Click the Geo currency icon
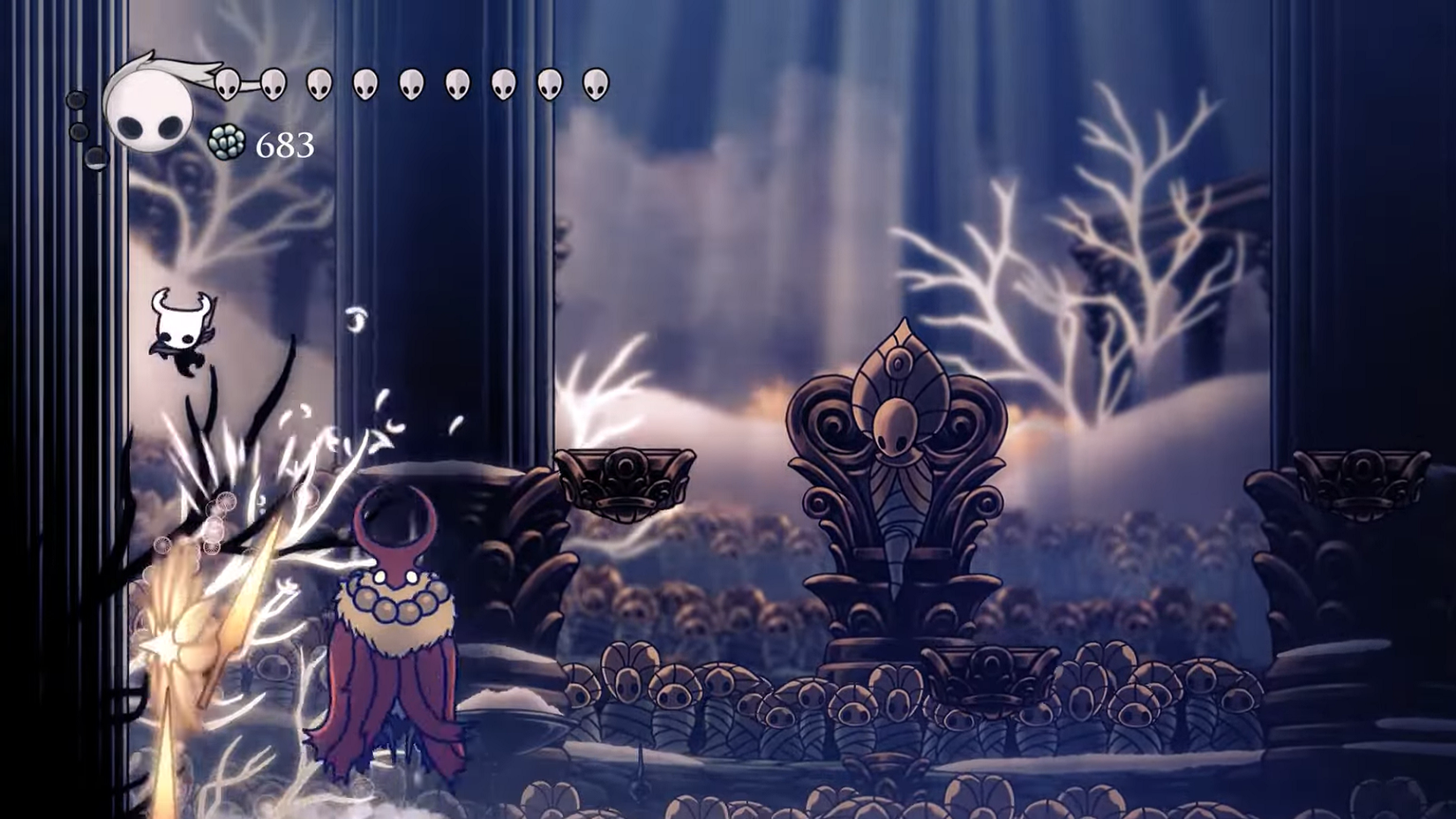The width and height of the screenshot is (1456, 819). (x=227, y=144)
